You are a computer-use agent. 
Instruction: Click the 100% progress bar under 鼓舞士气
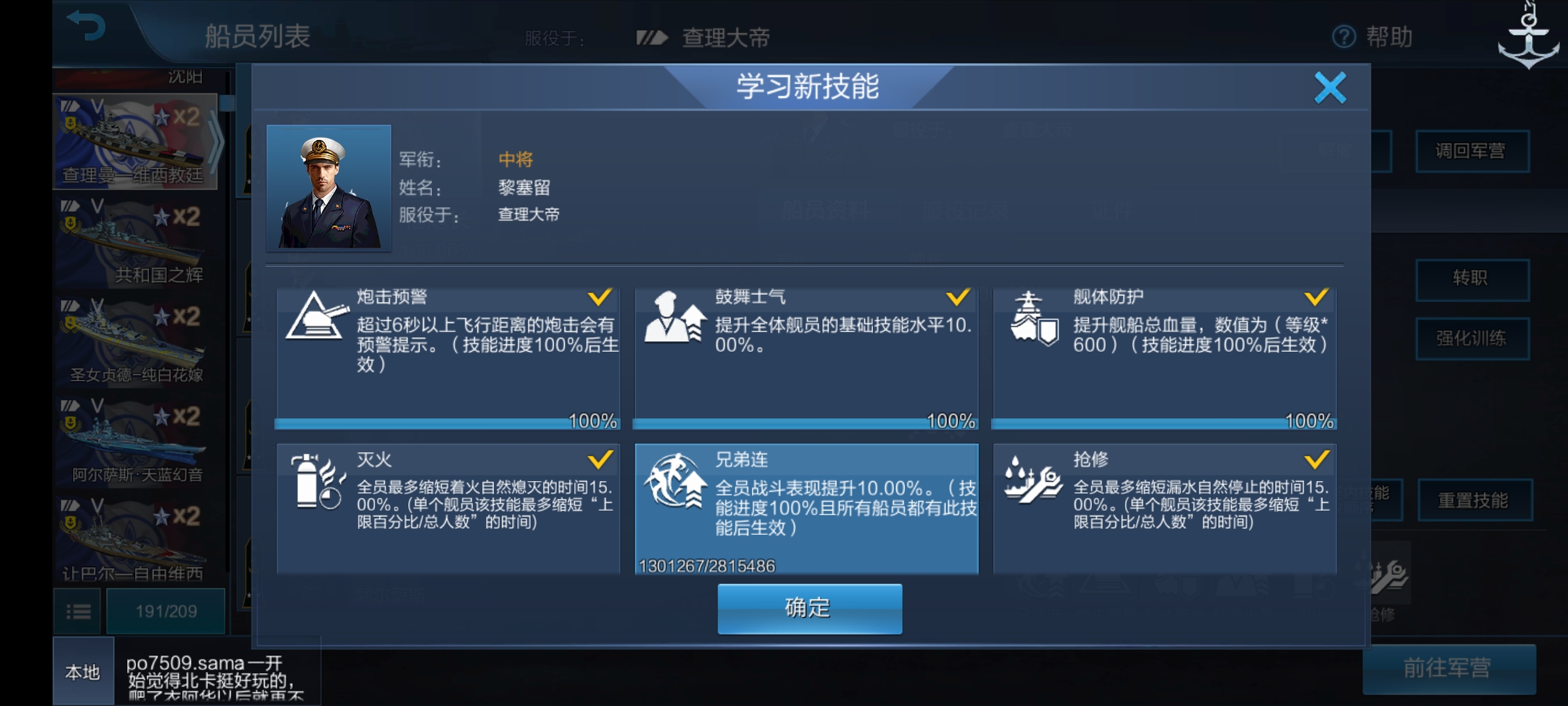pyautogui.click(x=804, y=424)
